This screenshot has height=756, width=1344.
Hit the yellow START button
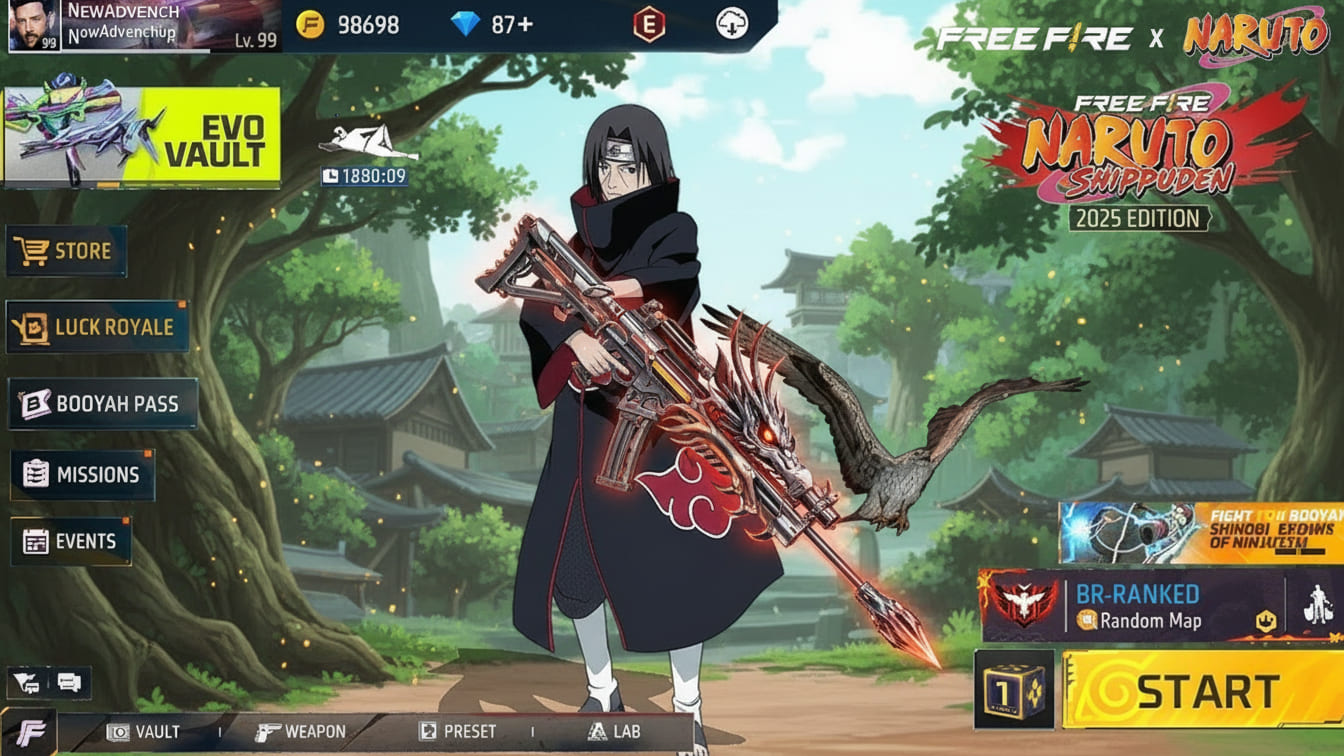point(1202,690)
